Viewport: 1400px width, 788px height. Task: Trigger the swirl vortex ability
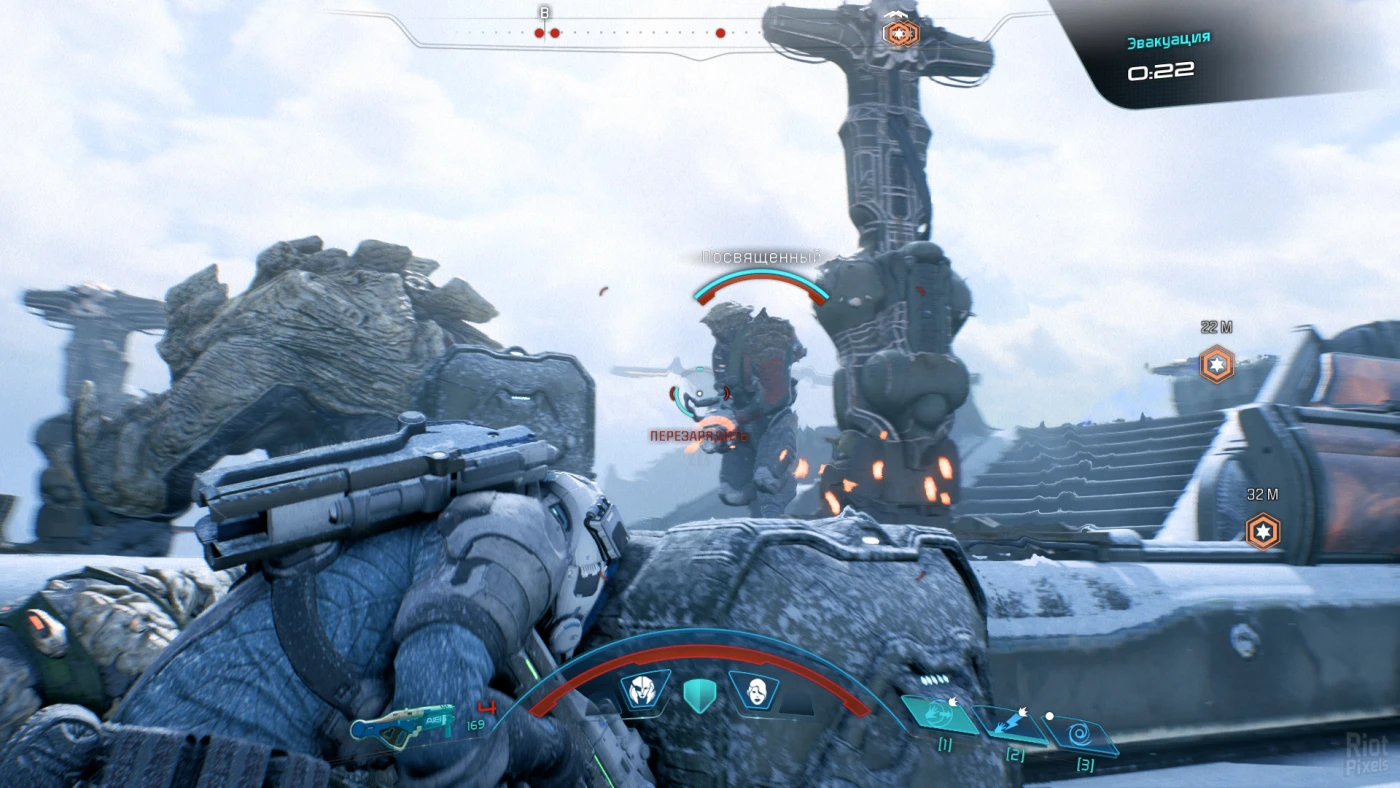1080,738
